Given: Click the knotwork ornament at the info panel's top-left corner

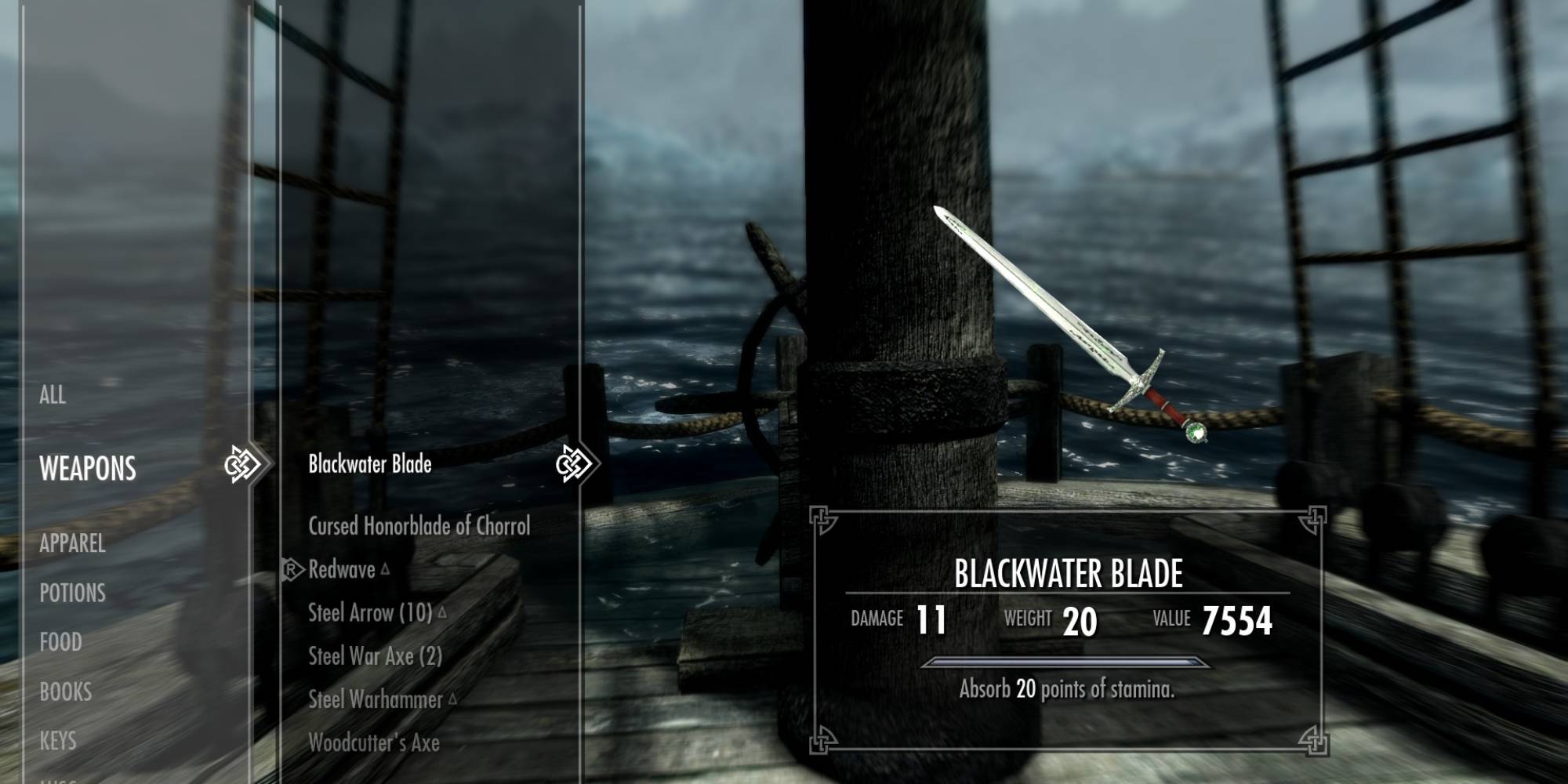Looking at the screenshot, I should coord(820,517).
